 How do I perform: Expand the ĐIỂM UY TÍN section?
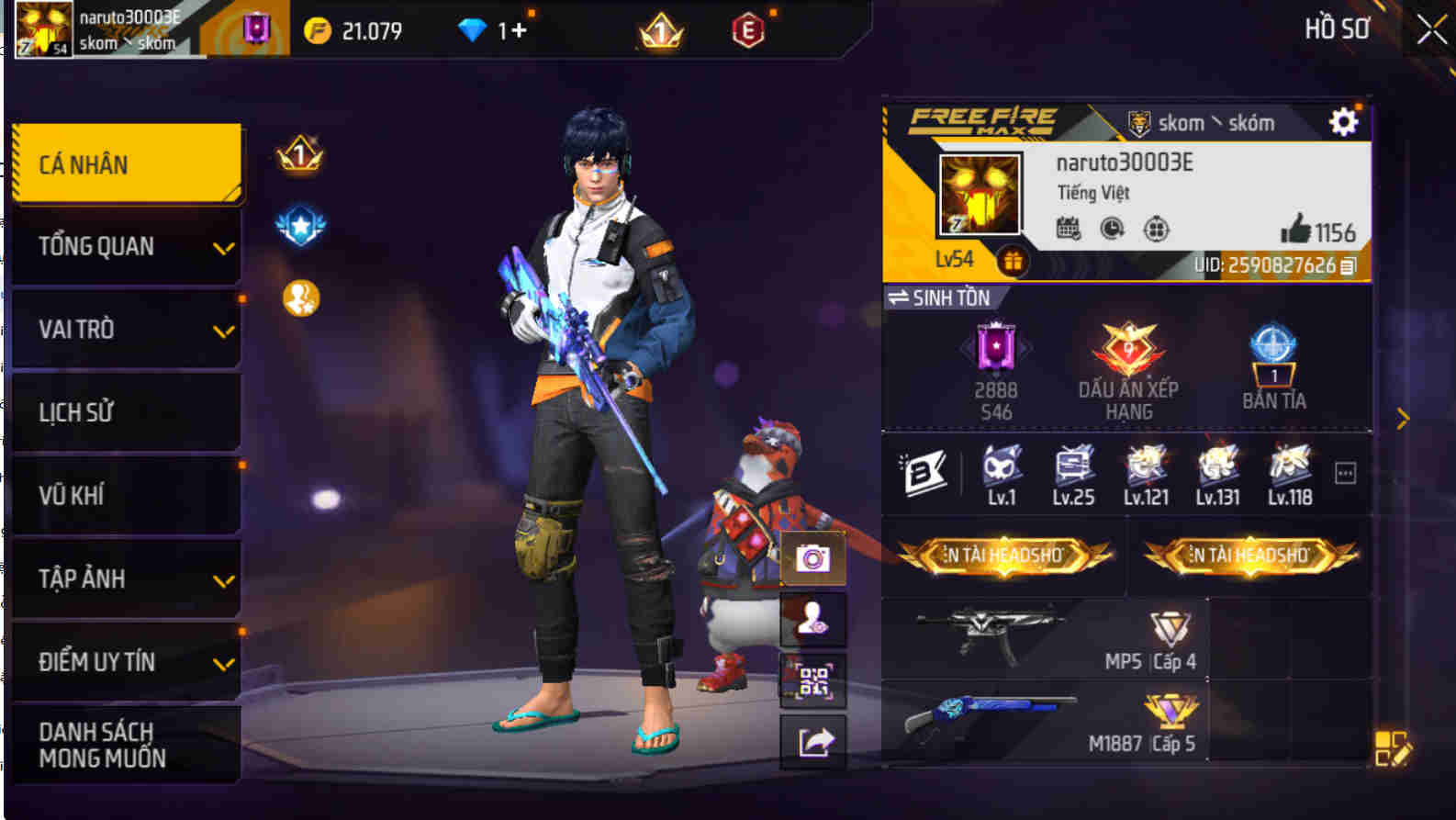point(126,660)
